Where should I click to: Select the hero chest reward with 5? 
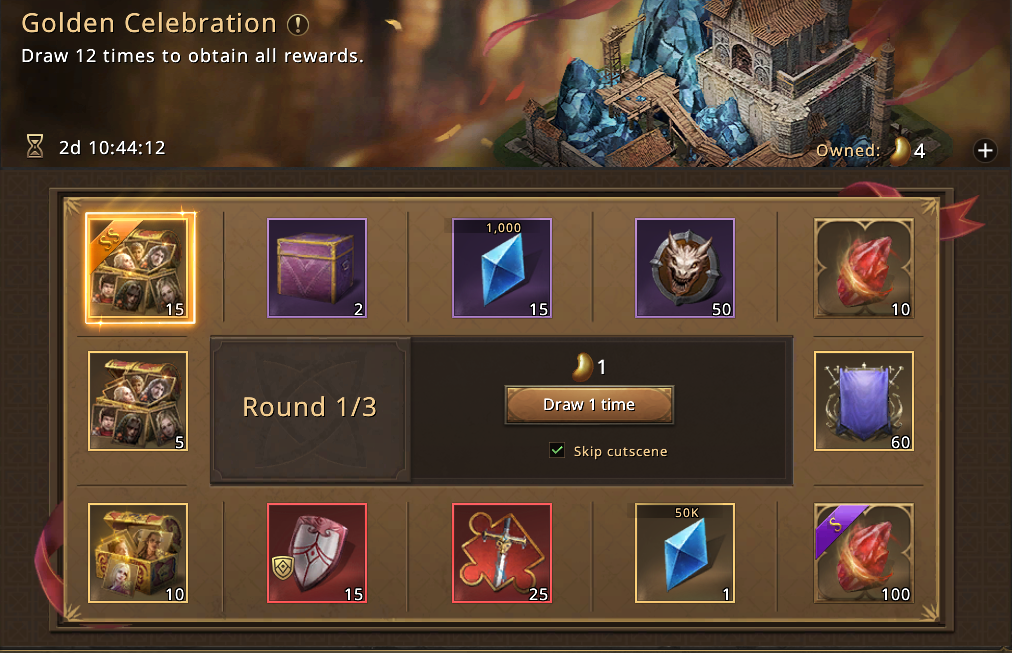click(138, 401)
